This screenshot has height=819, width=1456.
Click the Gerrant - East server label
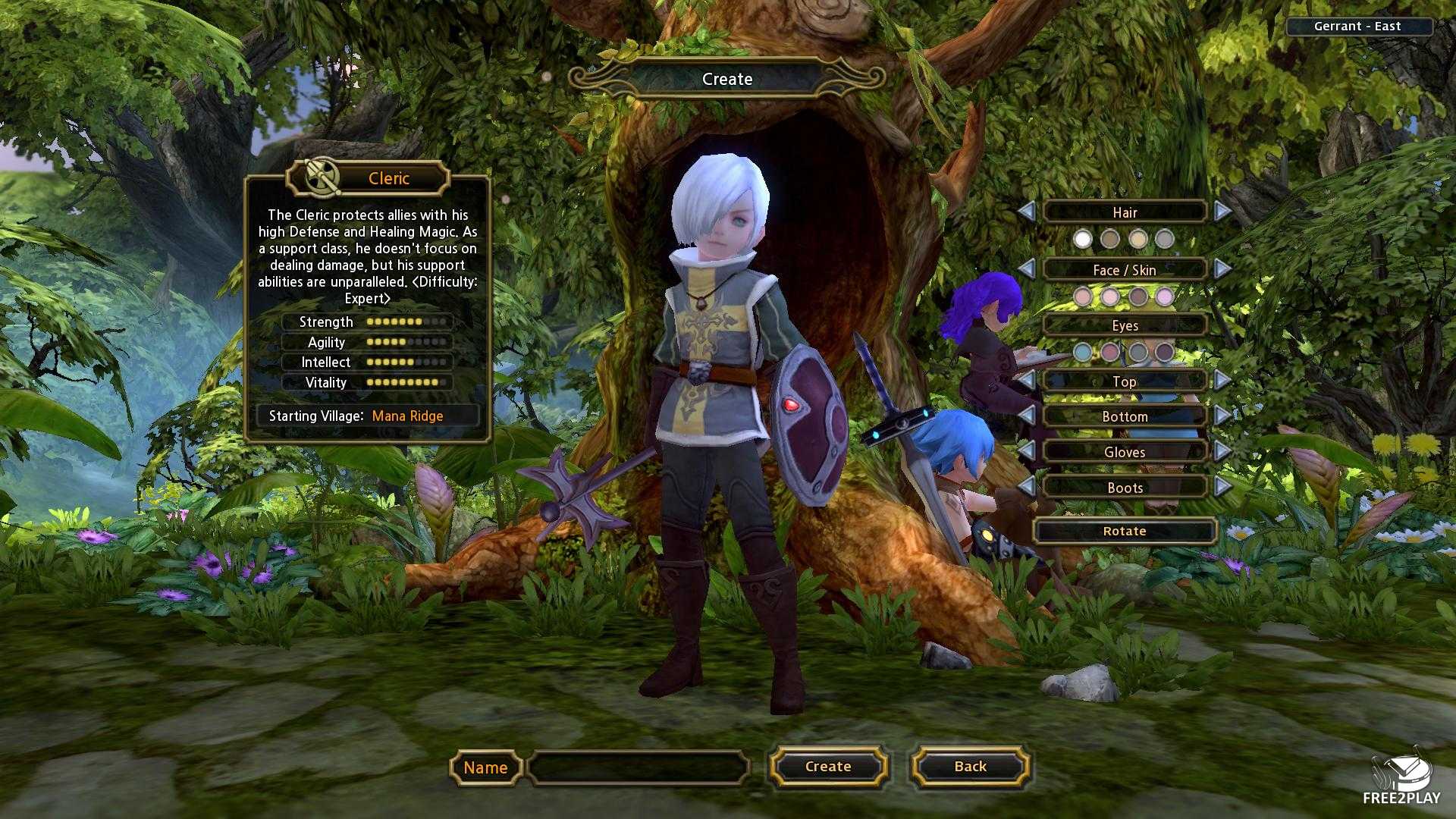pyautogui.click(x=1357, y=27)
